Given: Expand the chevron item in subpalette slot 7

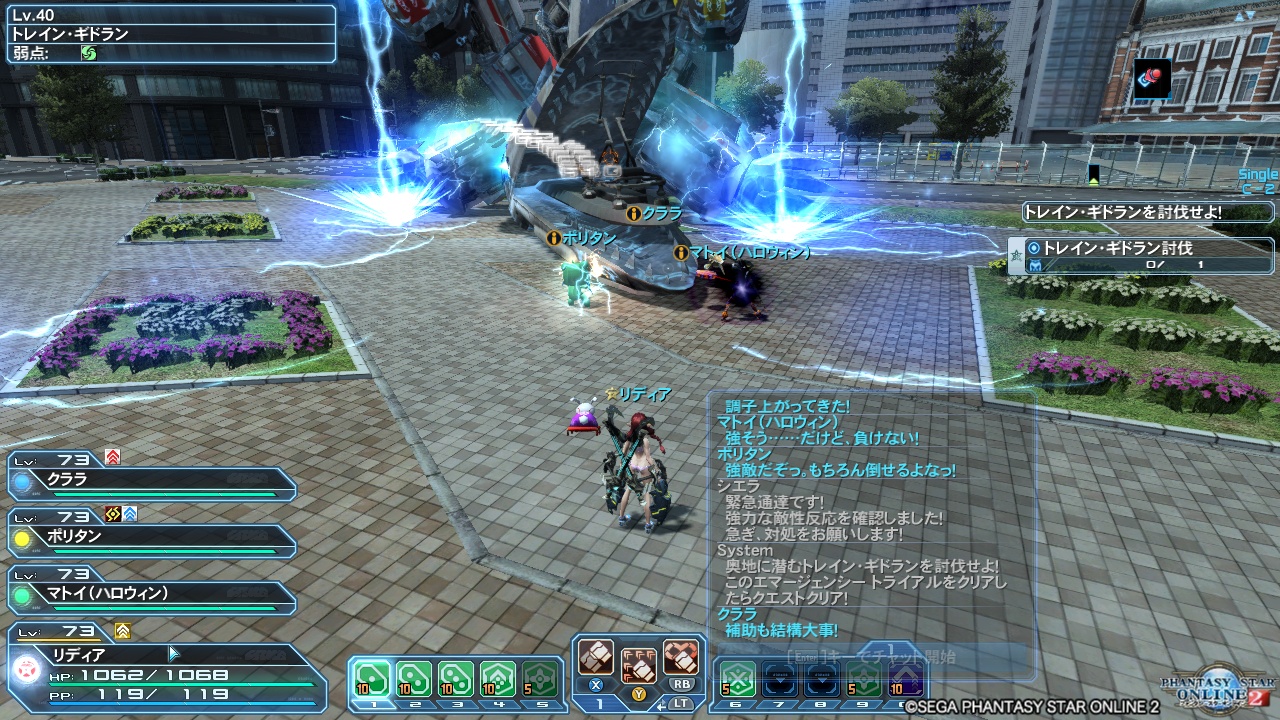Looking at the screenshot, I should [x=781, y=676].
